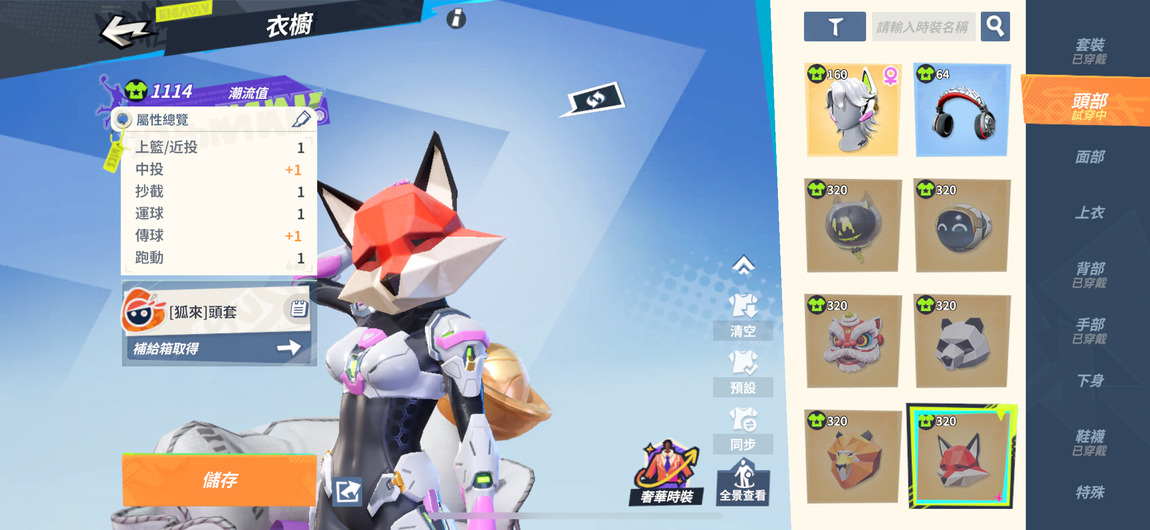Open 全景查看 panoramic view
Image resolution: width=1150 pixels, height=530 pixels.
pos(743,481)
